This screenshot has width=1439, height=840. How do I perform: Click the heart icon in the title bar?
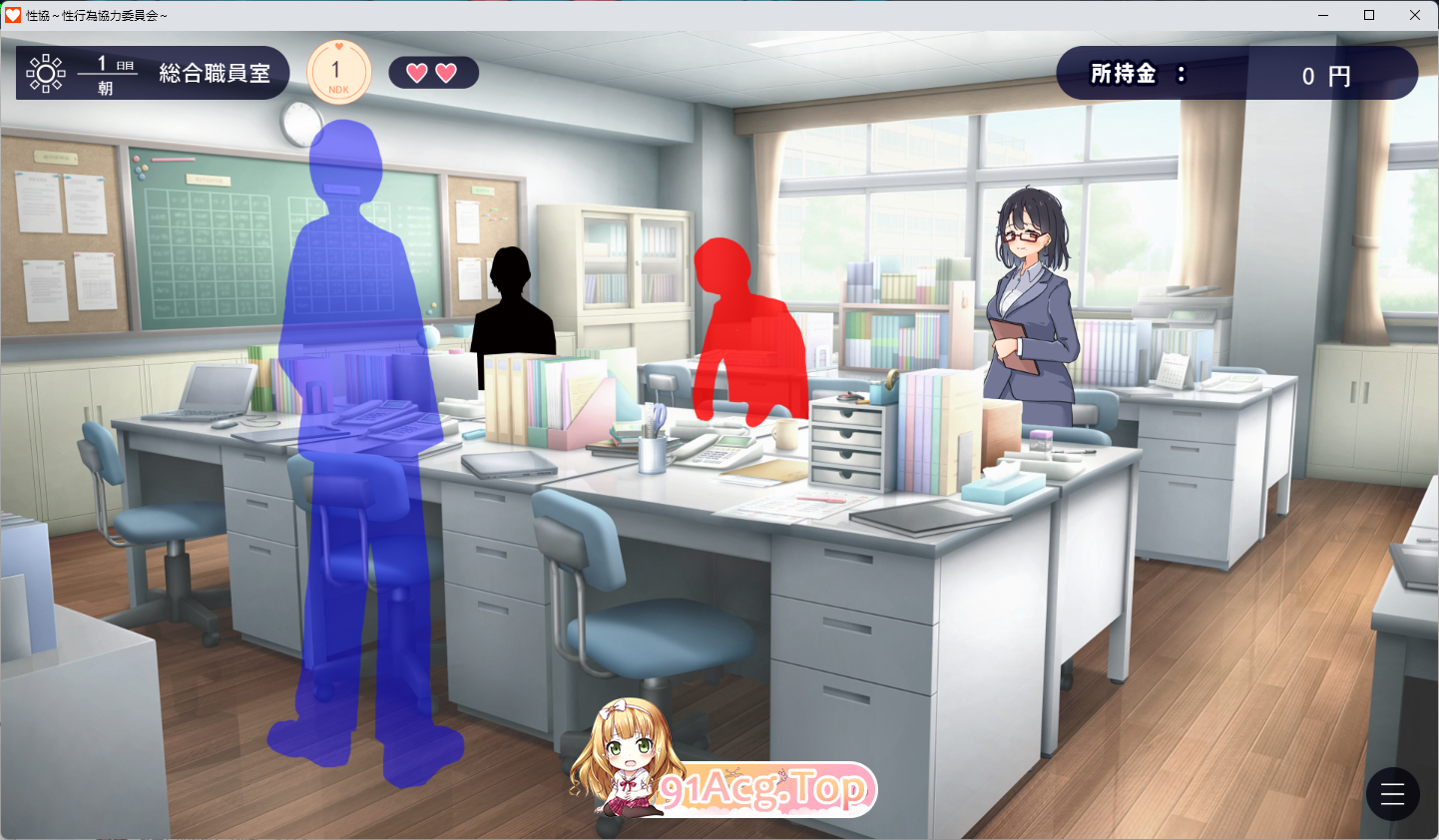12,15
